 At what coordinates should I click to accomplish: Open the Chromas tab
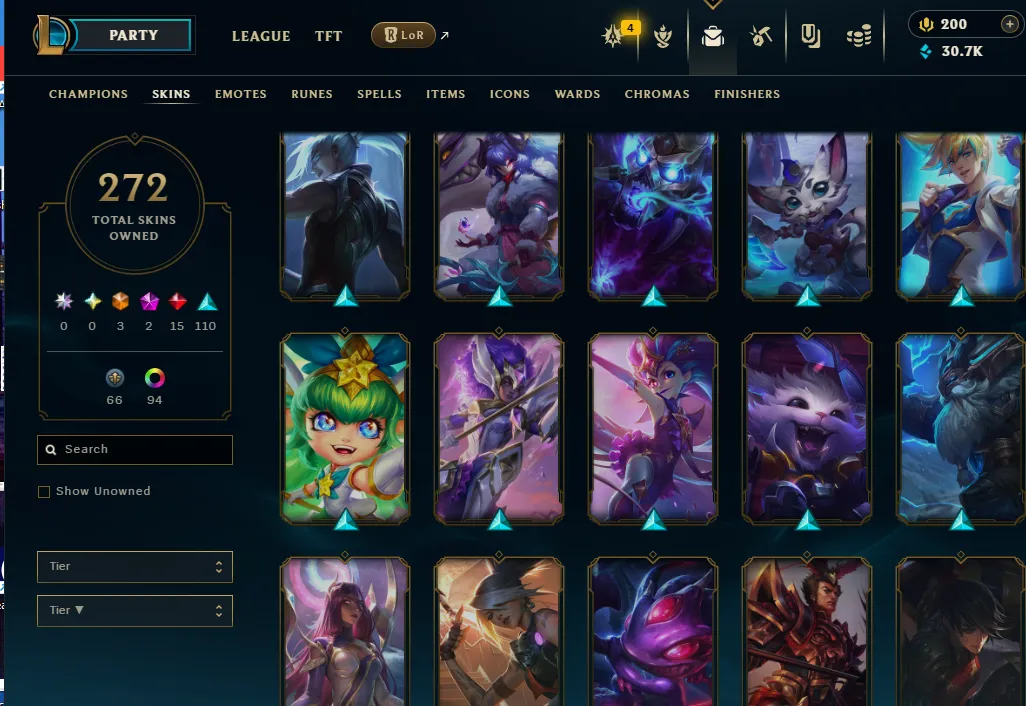point(657,94)
